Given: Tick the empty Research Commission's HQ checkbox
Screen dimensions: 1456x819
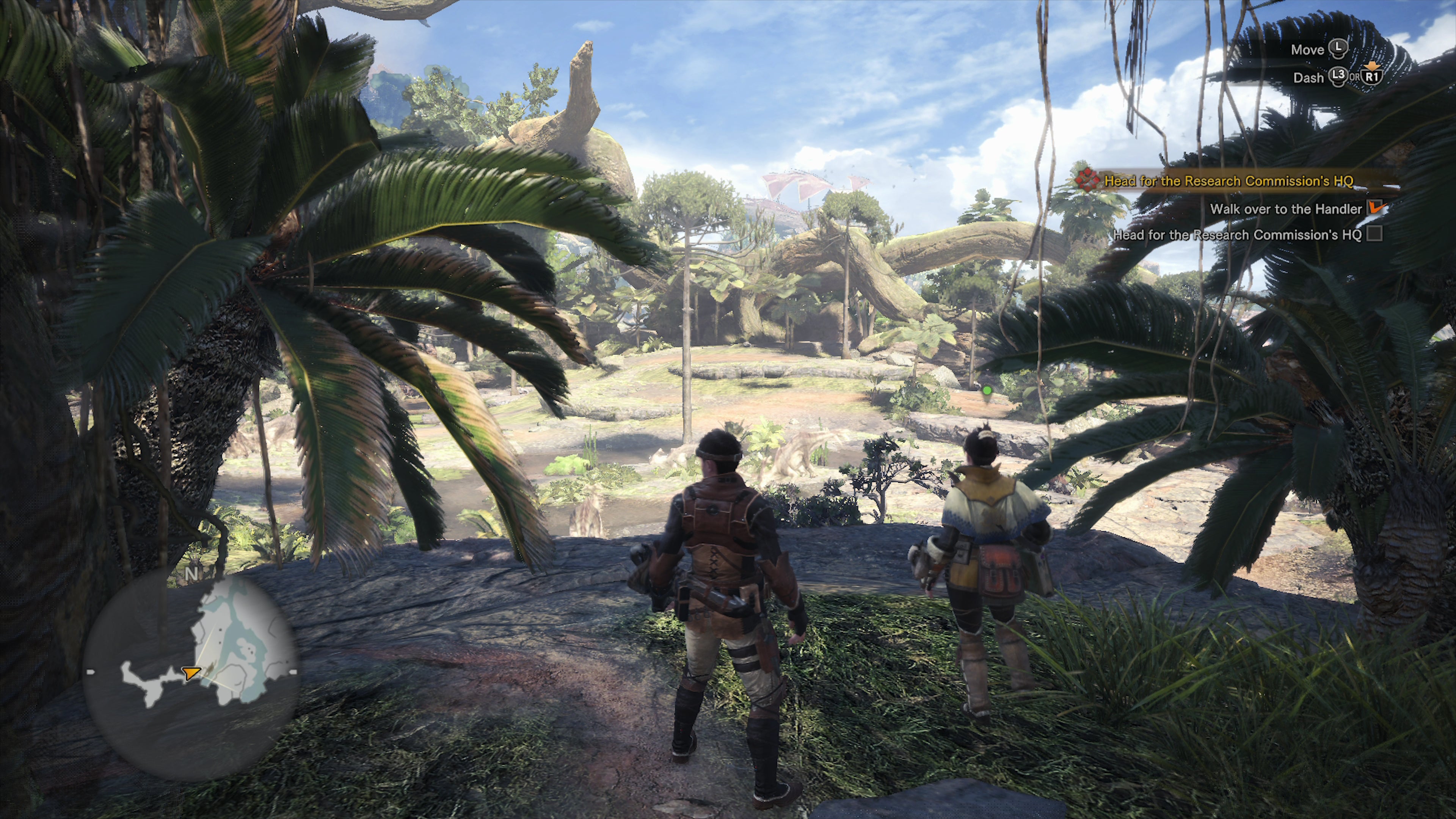Looking at the screenshot, I should tap(1374, 234).
